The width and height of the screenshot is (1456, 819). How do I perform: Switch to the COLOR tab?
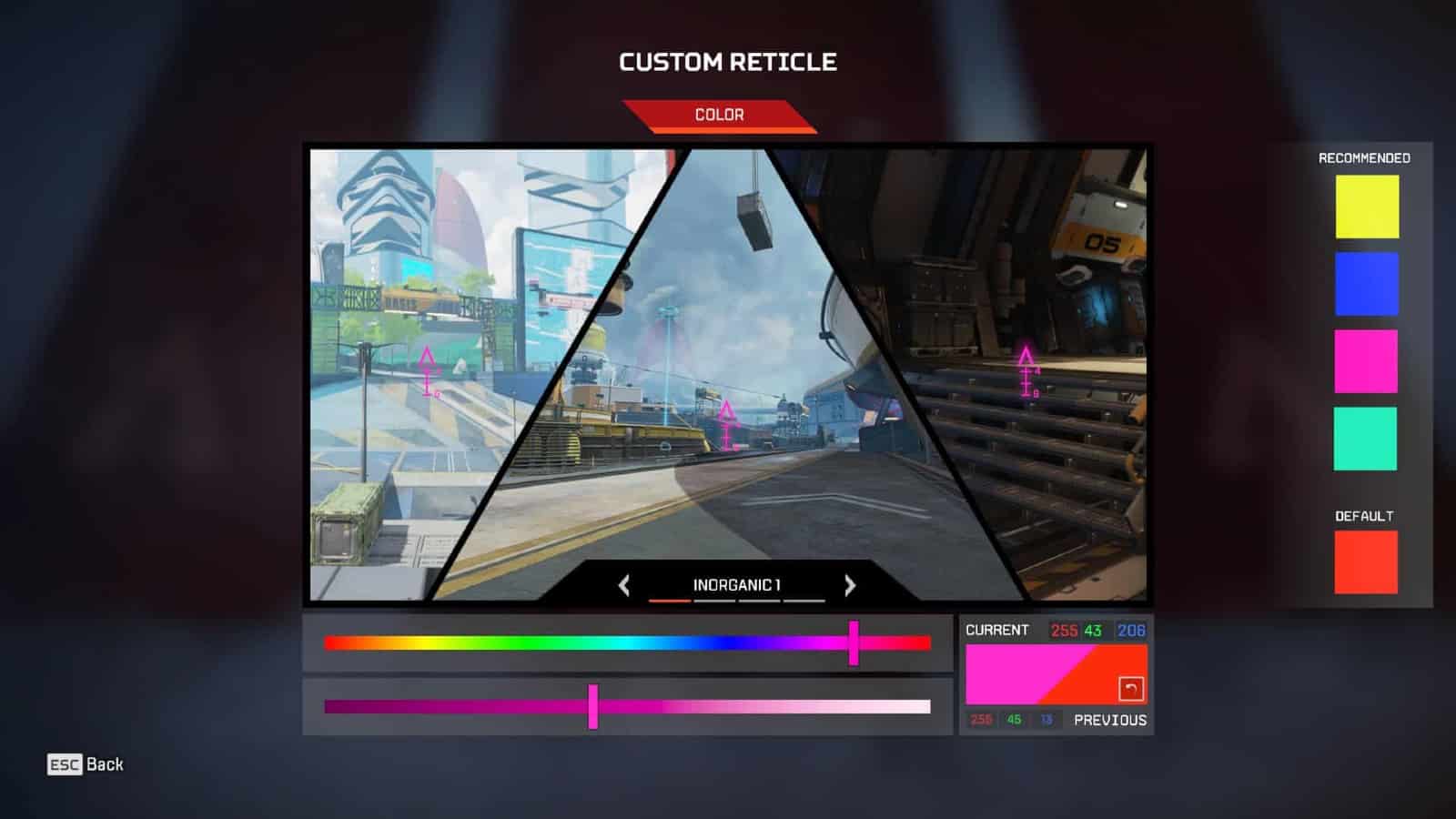pos(720,115)
